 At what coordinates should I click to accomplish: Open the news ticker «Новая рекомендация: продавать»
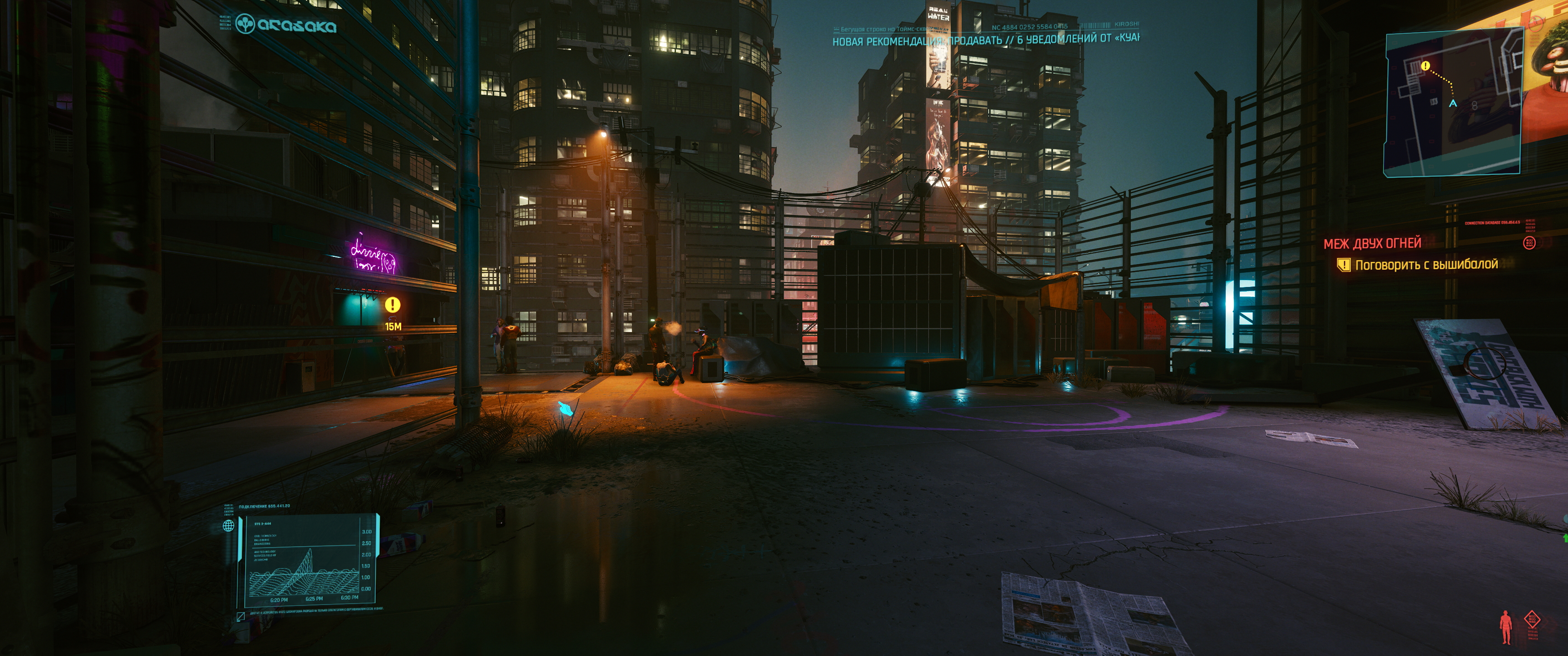985,40
